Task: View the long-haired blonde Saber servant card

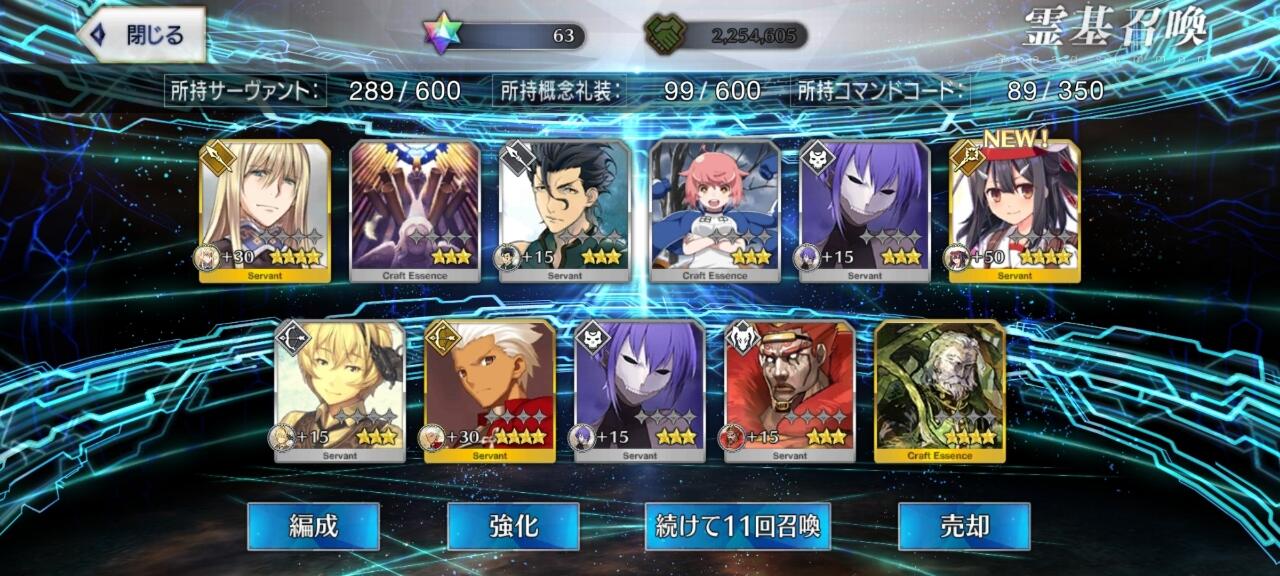Action: click(265, 211)
